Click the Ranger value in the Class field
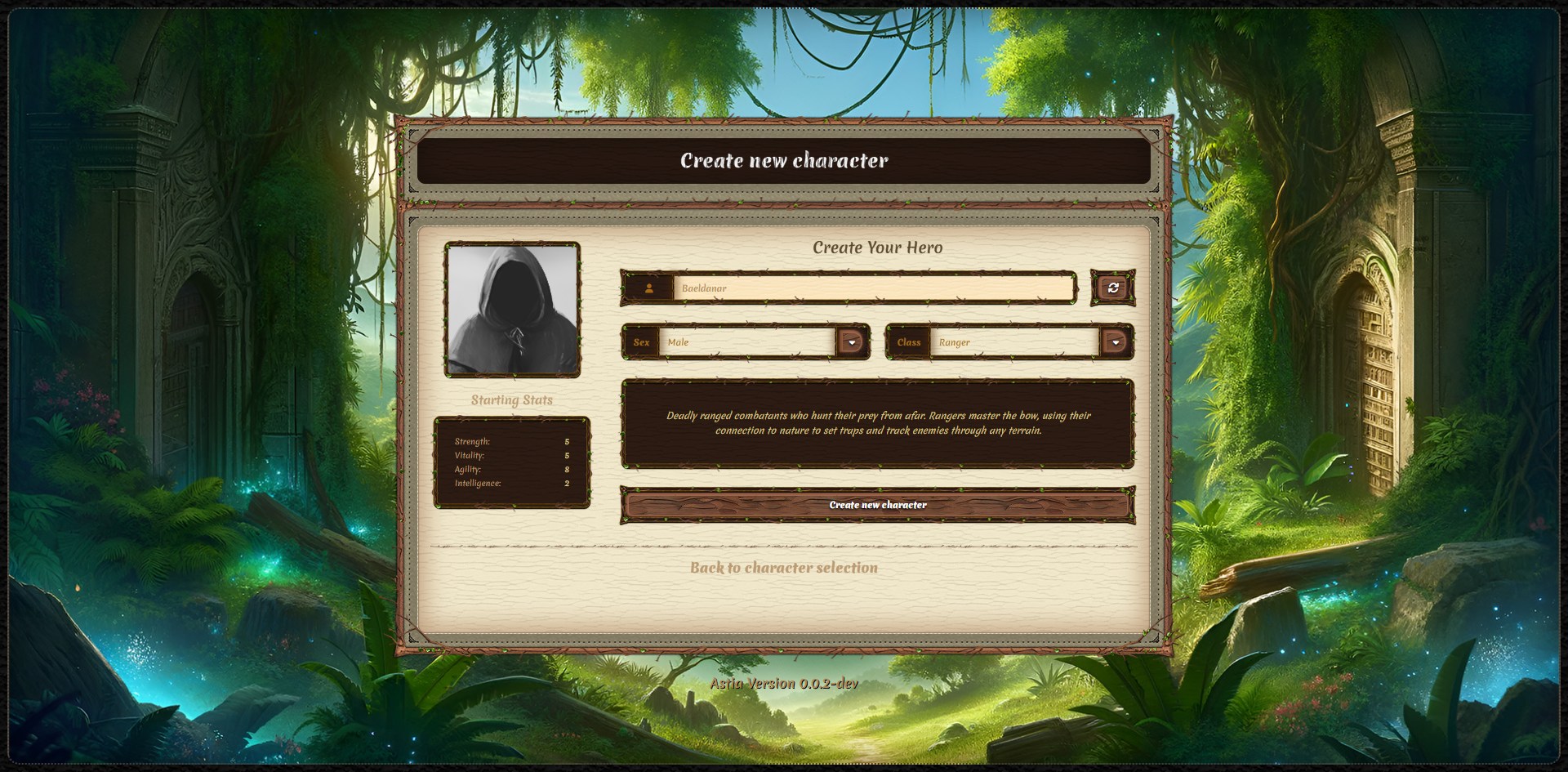This screenshot has width=1568, height=772. 954,342
